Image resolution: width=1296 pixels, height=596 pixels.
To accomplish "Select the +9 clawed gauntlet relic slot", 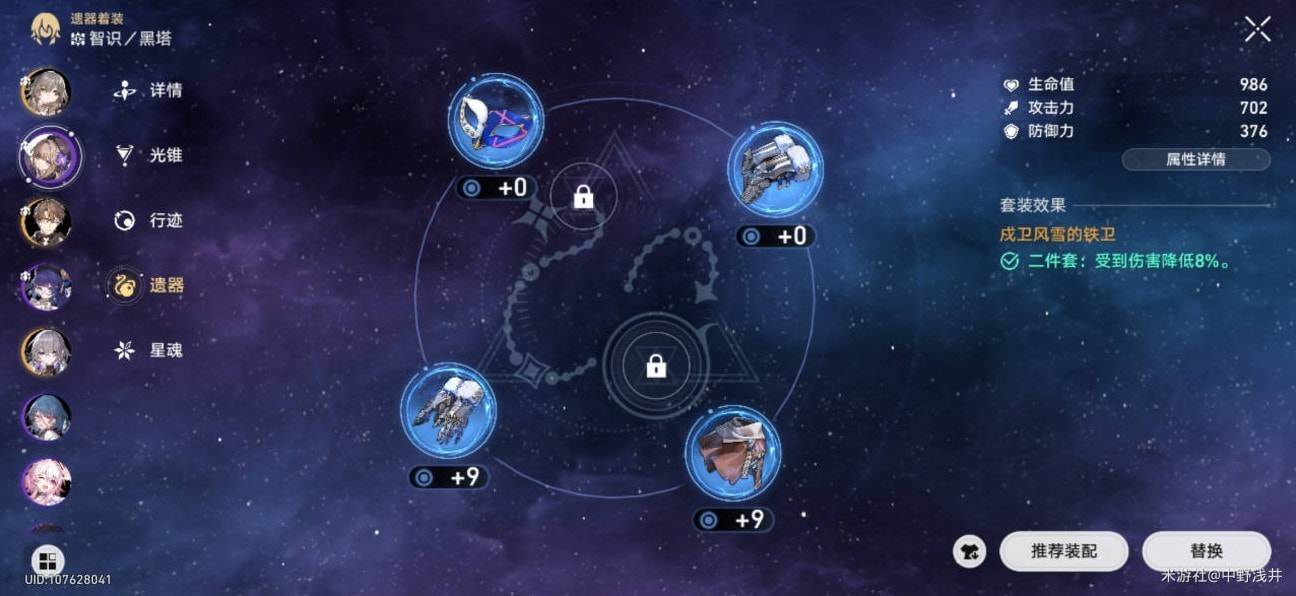I will [448, 411].
